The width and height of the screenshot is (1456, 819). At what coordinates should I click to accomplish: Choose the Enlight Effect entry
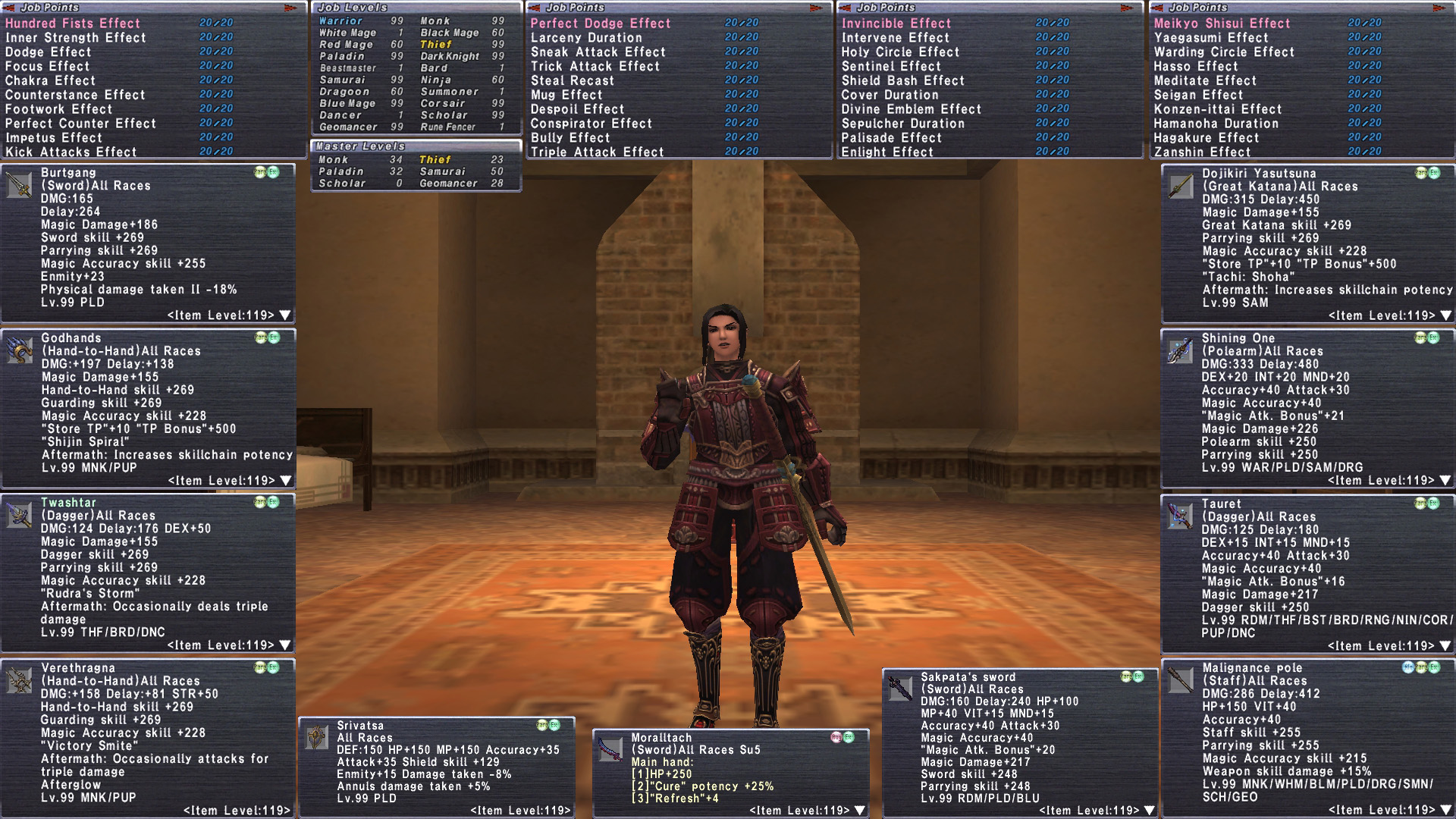887,152
